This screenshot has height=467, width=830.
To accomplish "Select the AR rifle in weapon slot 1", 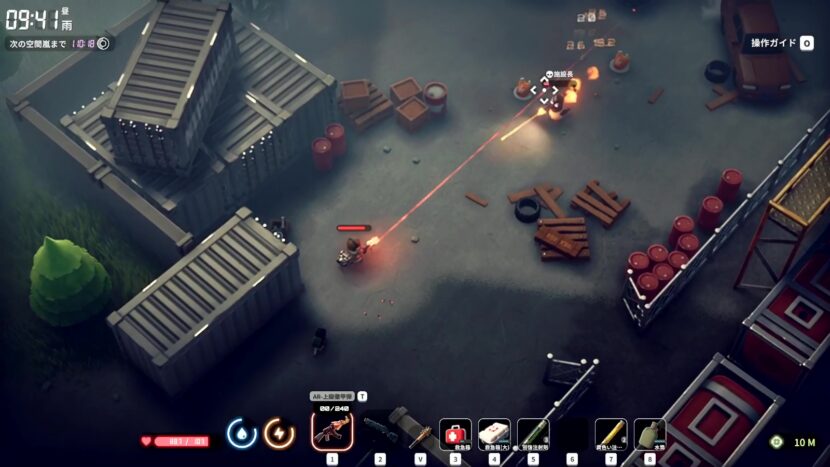I will [x=332, y=432].
